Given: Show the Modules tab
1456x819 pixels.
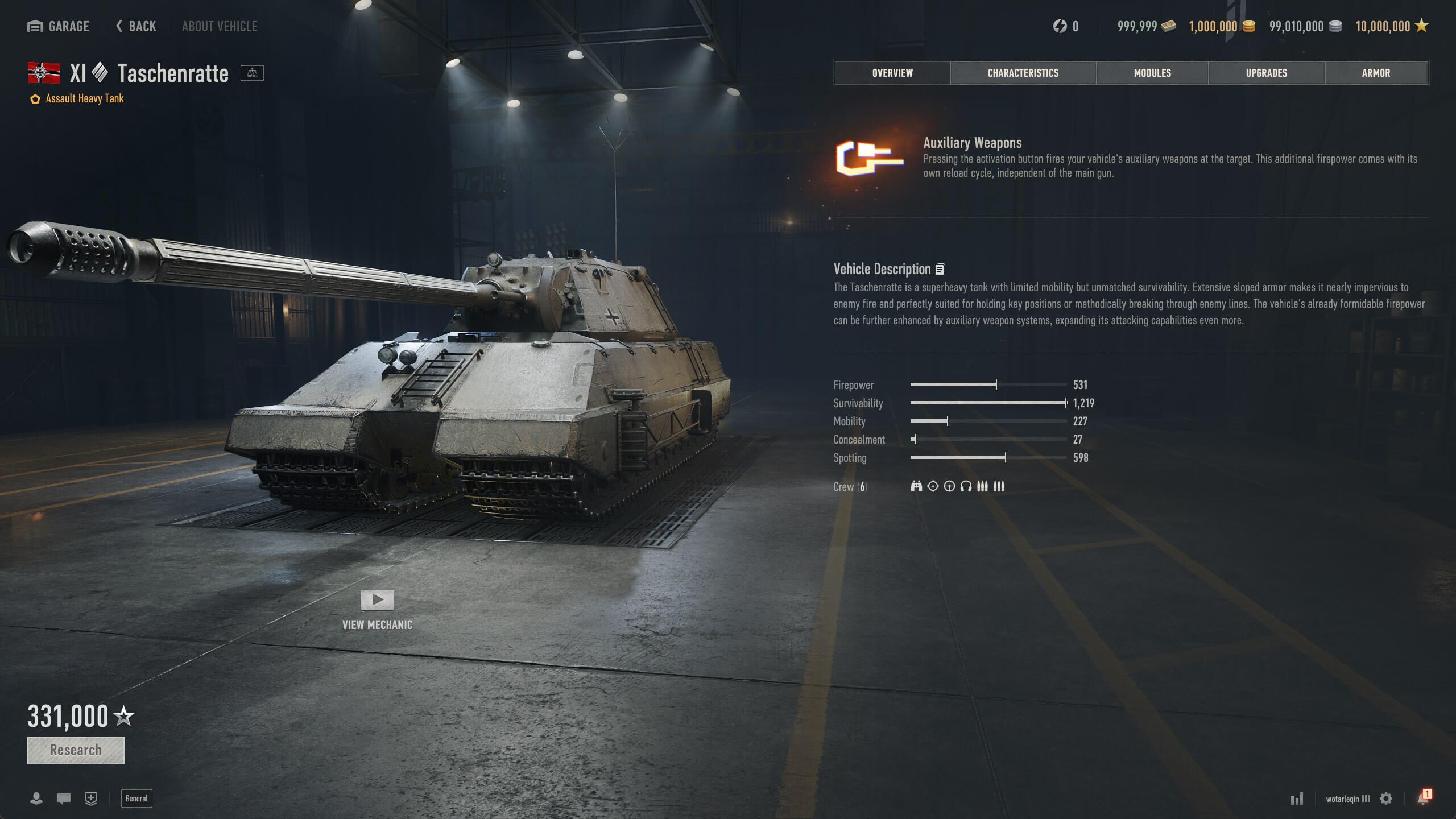Looking at the screenshot, I should pyautogui.click(x=1152, y=73).
